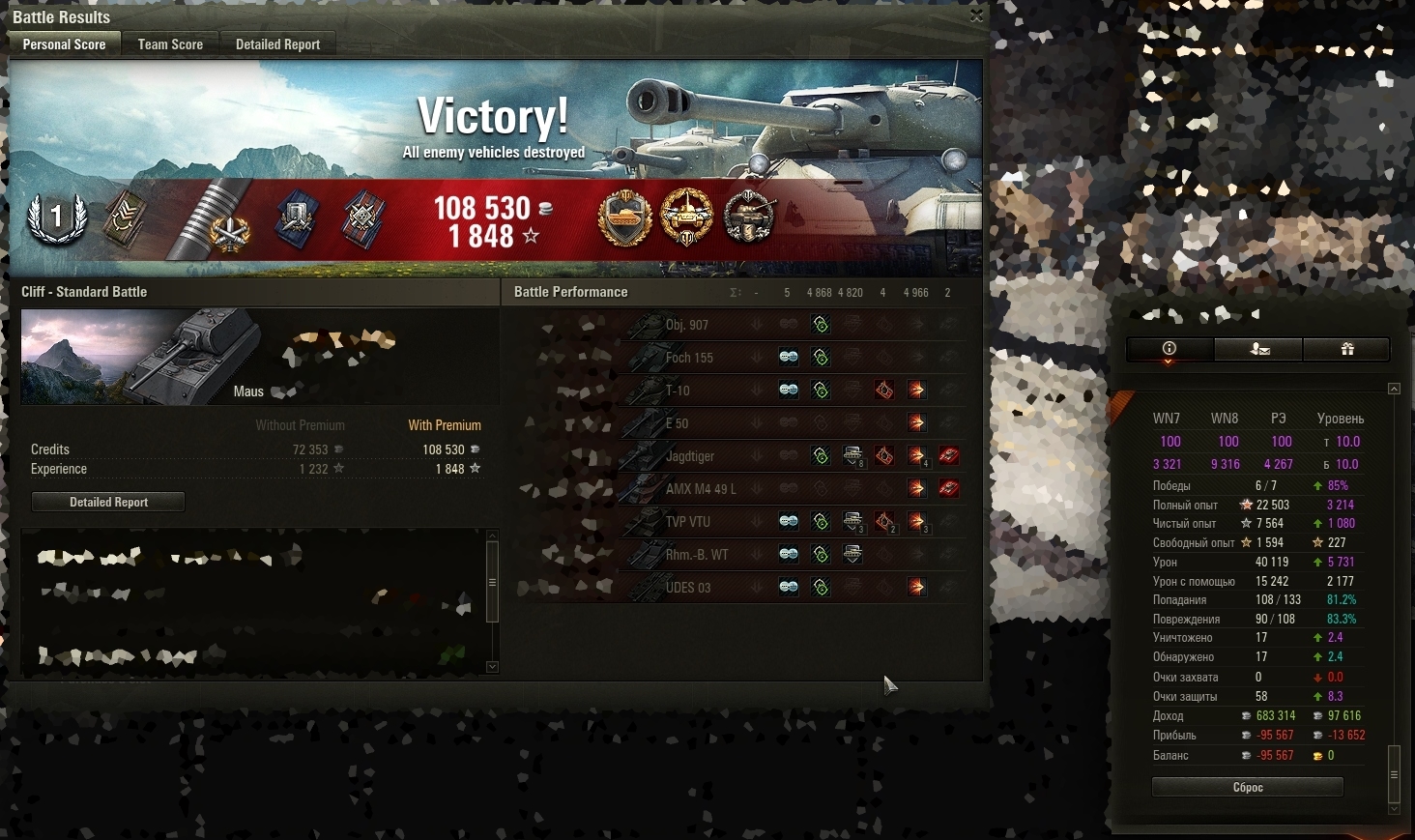This screenshot has height=840, width=1415.
Task: Click the first-place laurel wreath medal
Action: point(57,217)
